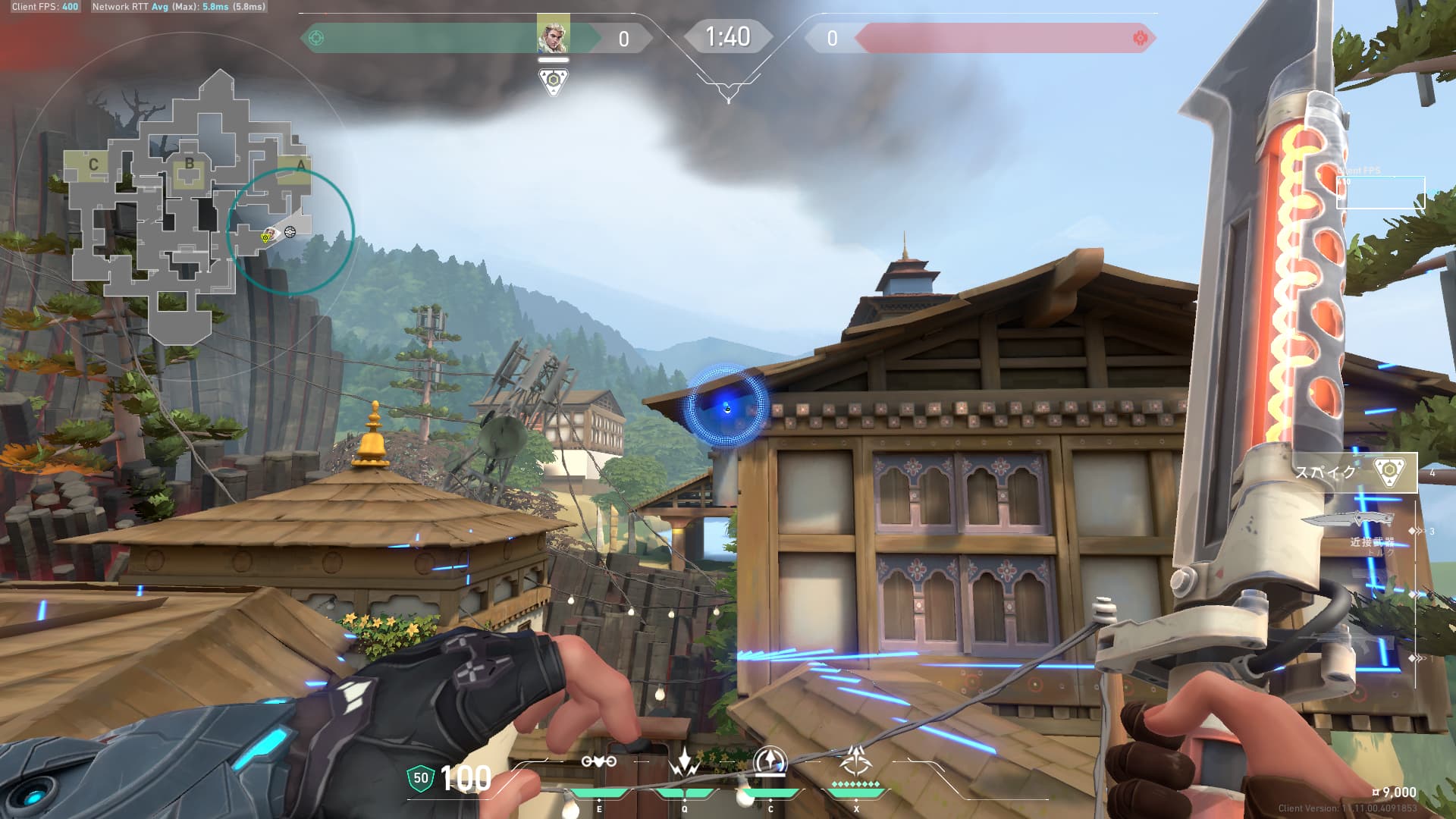This screenshot has width=1456, height=819.
Task: Click the armor shield icon showing 50
Action: coord(421,778)
